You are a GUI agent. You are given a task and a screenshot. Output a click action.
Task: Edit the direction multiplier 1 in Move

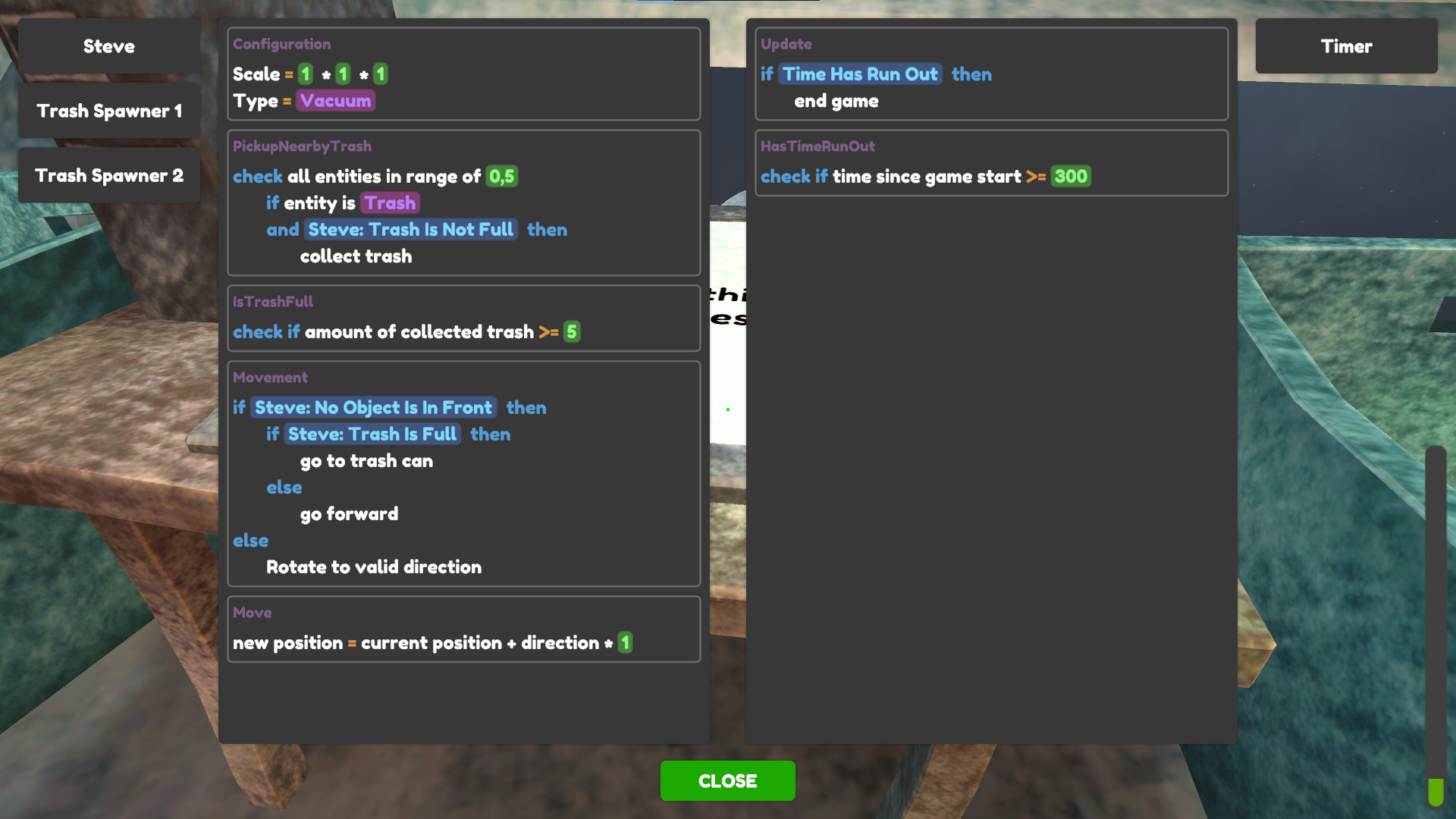pyautogui.click(x=625, y=642)
